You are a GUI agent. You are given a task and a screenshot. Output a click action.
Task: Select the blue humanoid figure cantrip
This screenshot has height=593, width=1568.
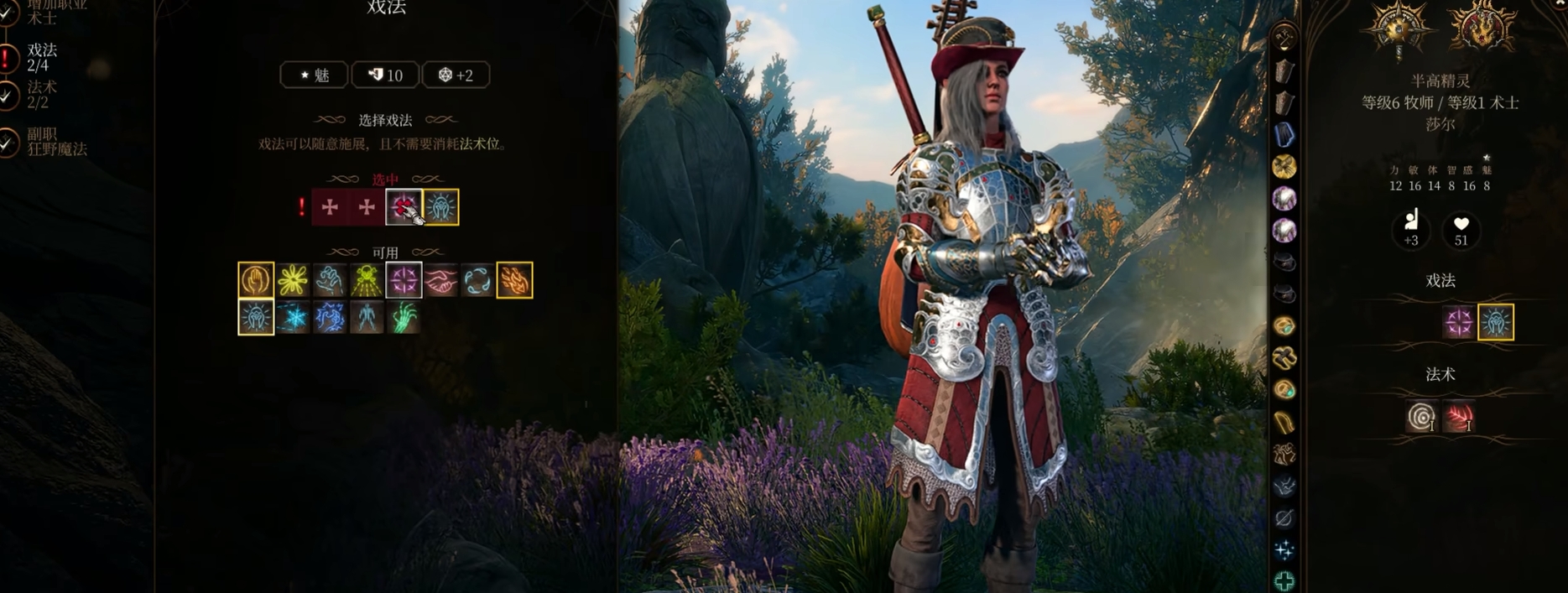pos(367,317)
